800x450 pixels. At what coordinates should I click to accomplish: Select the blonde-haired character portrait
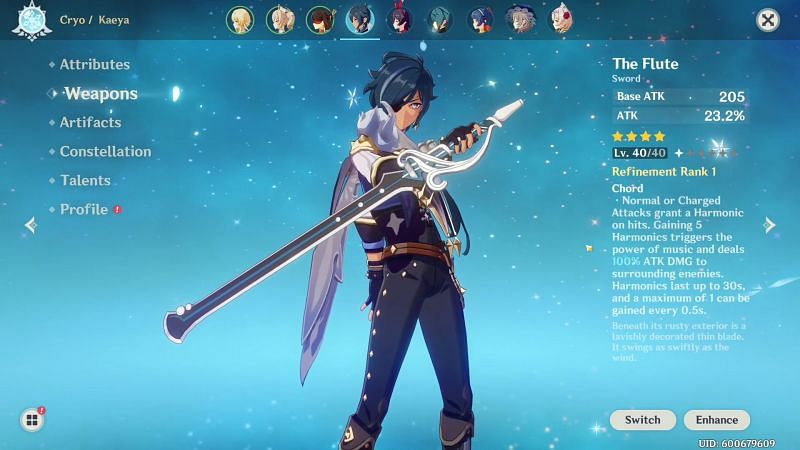coord(239,19)
